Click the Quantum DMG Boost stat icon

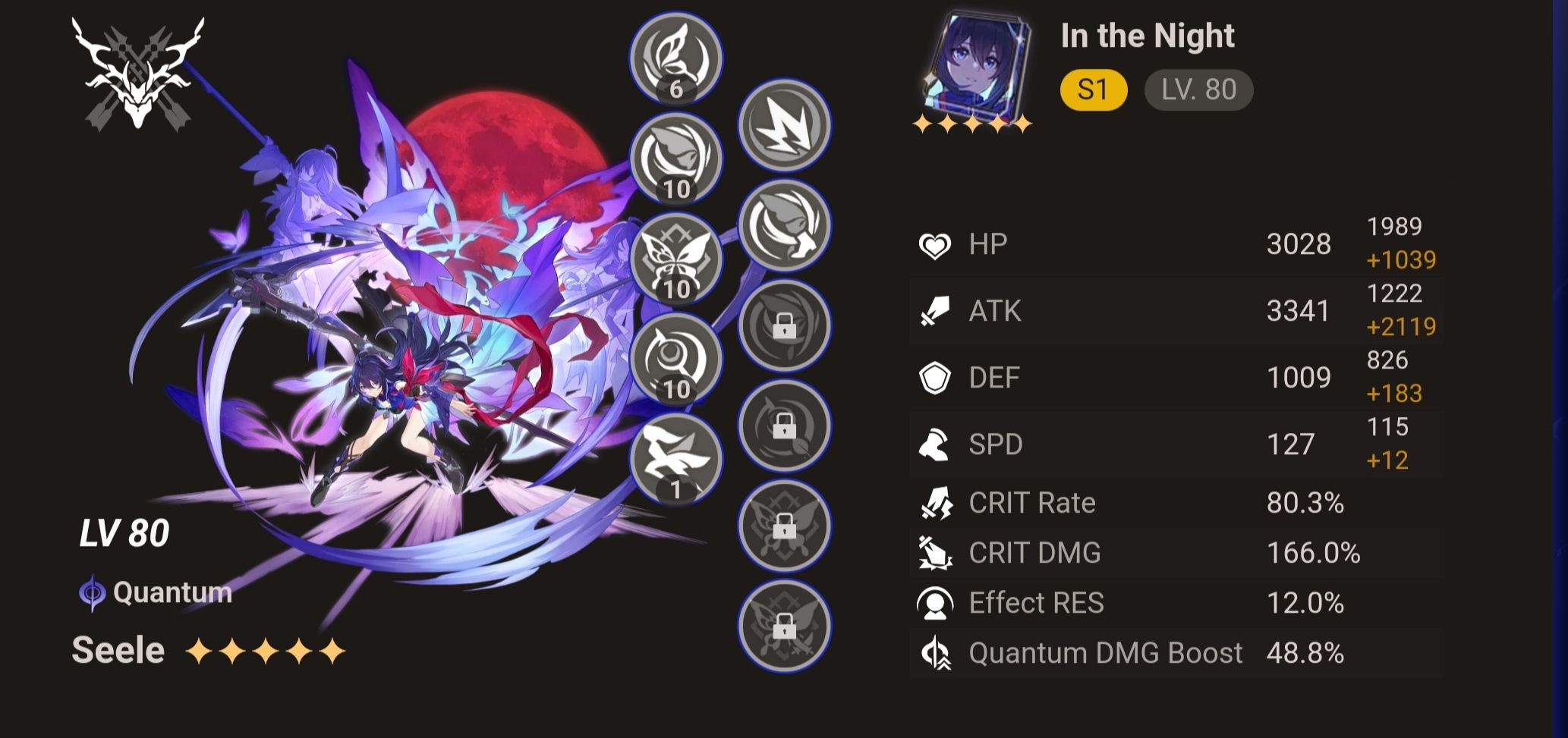935,653
